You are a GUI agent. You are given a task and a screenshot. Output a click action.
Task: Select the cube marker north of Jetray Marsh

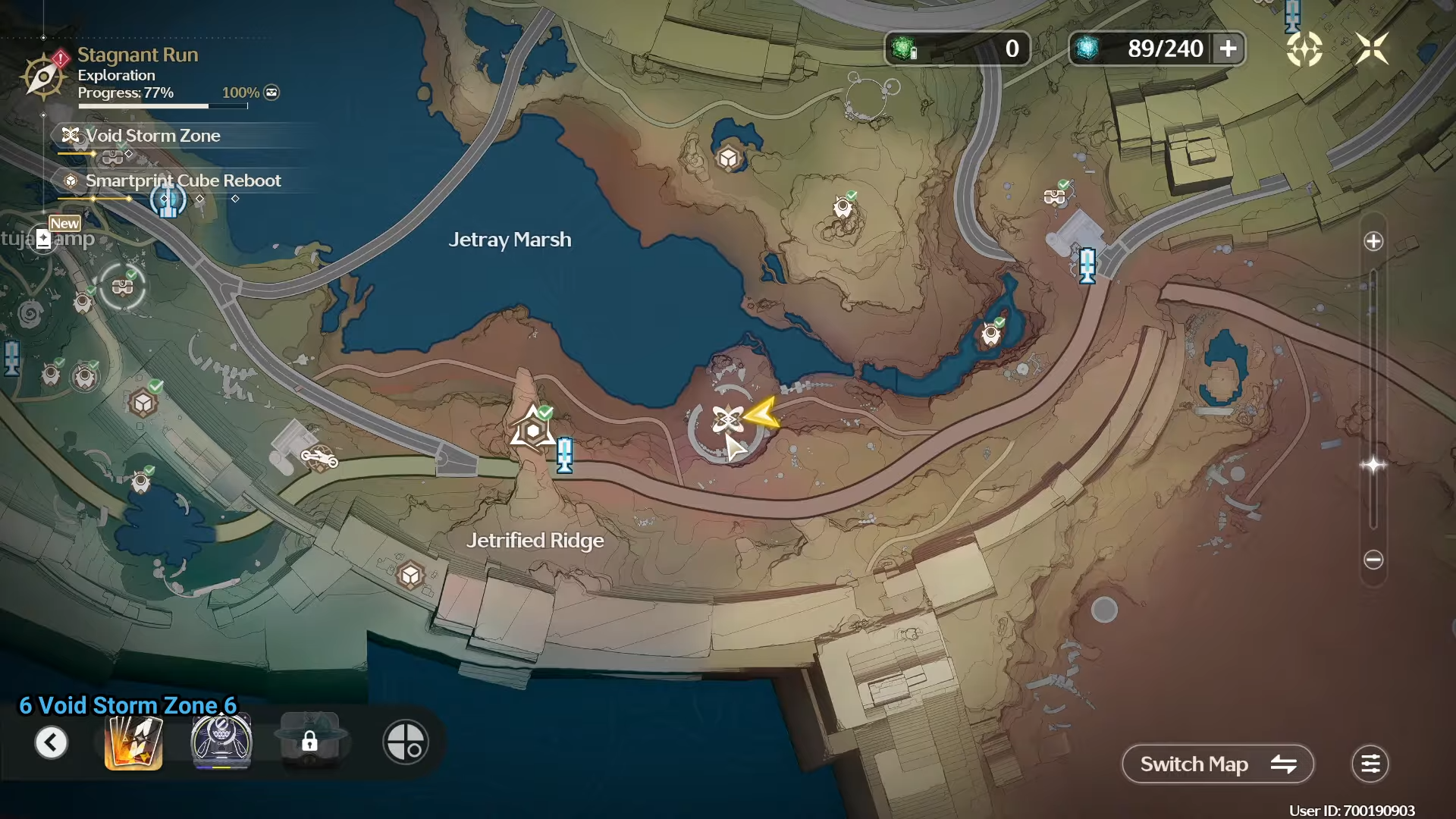pos(729,158)
